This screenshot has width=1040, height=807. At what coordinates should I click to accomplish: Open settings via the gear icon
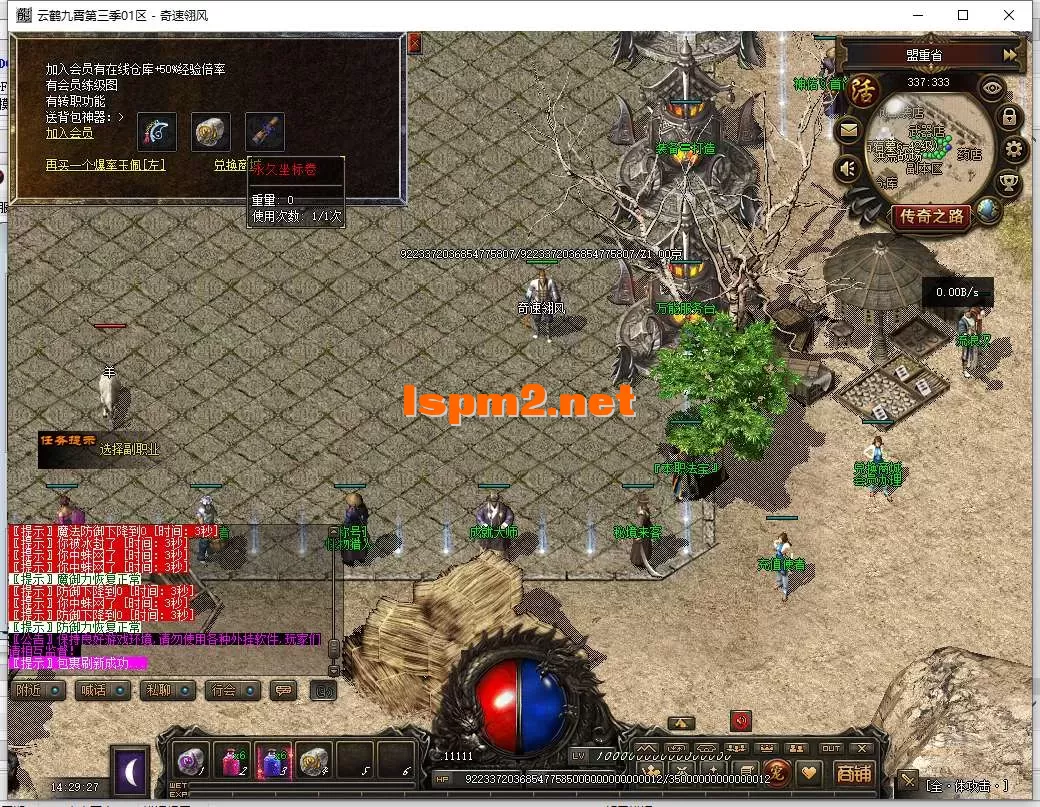tap(1015, 150)
